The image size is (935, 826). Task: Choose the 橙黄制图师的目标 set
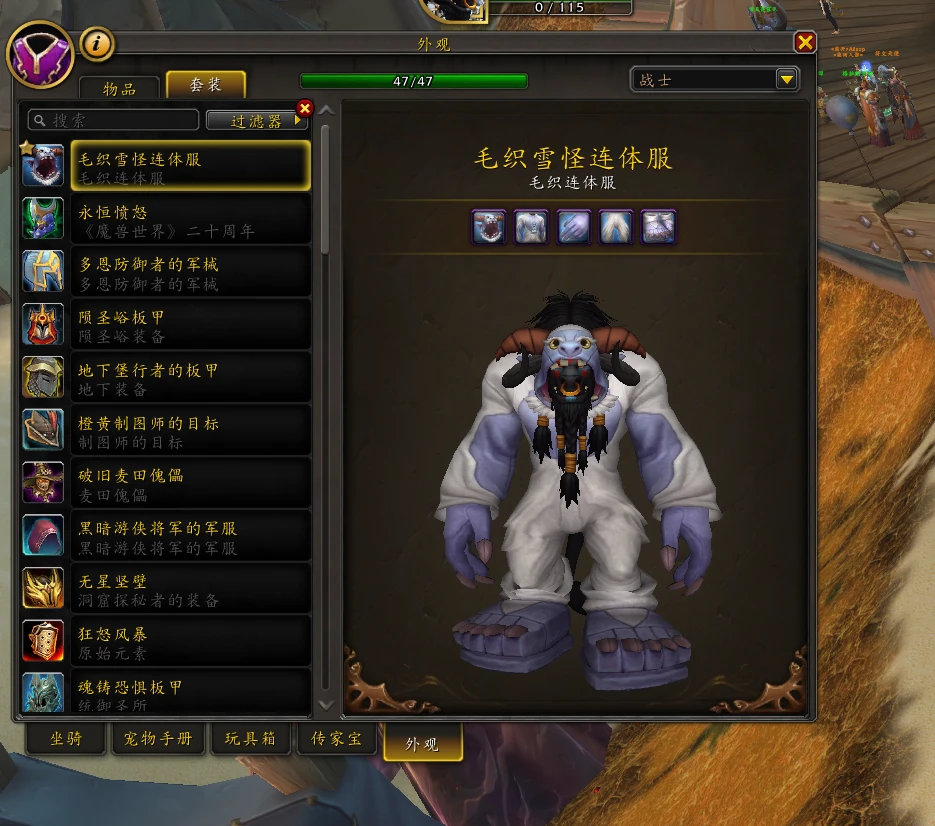pos(190,431)
